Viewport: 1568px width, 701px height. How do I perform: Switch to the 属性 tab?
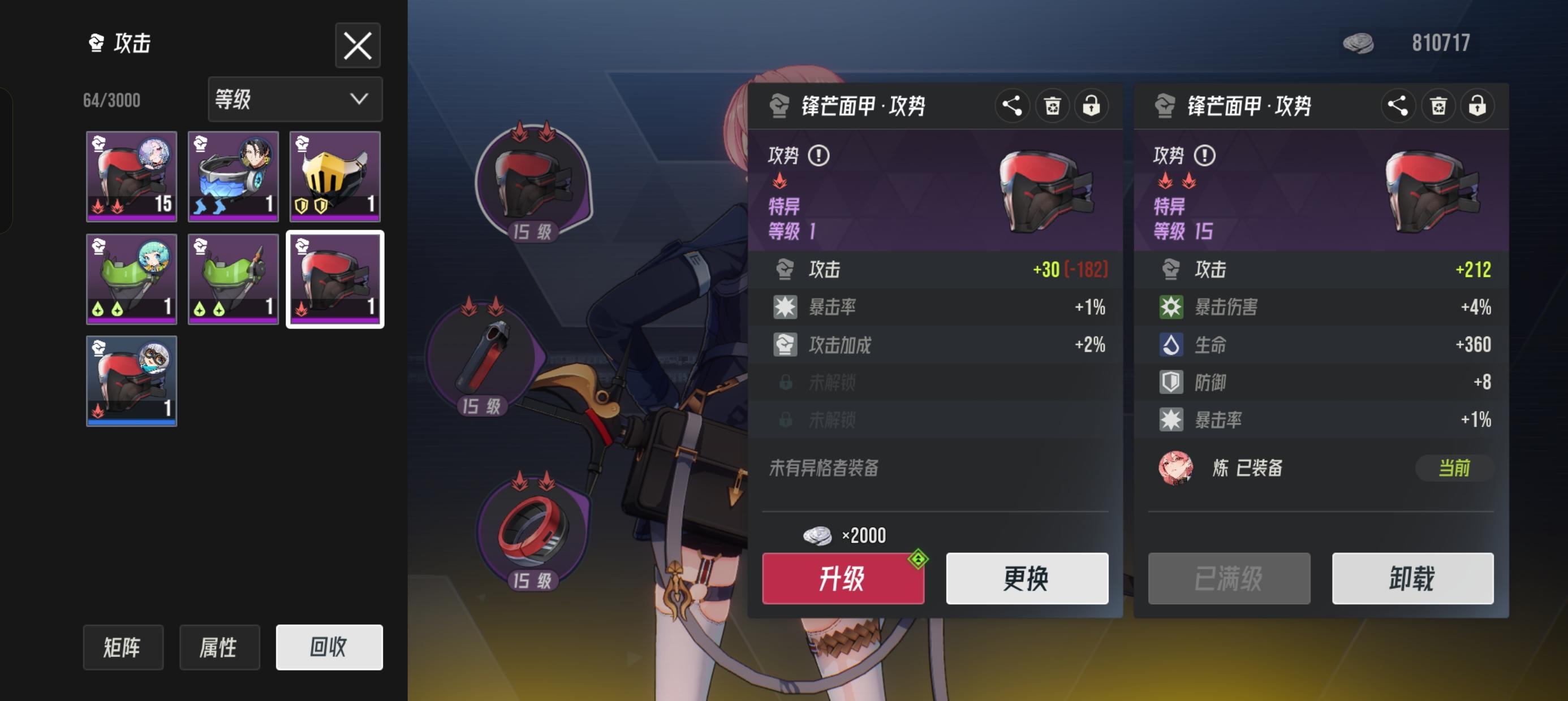click(x=219, y=647)
